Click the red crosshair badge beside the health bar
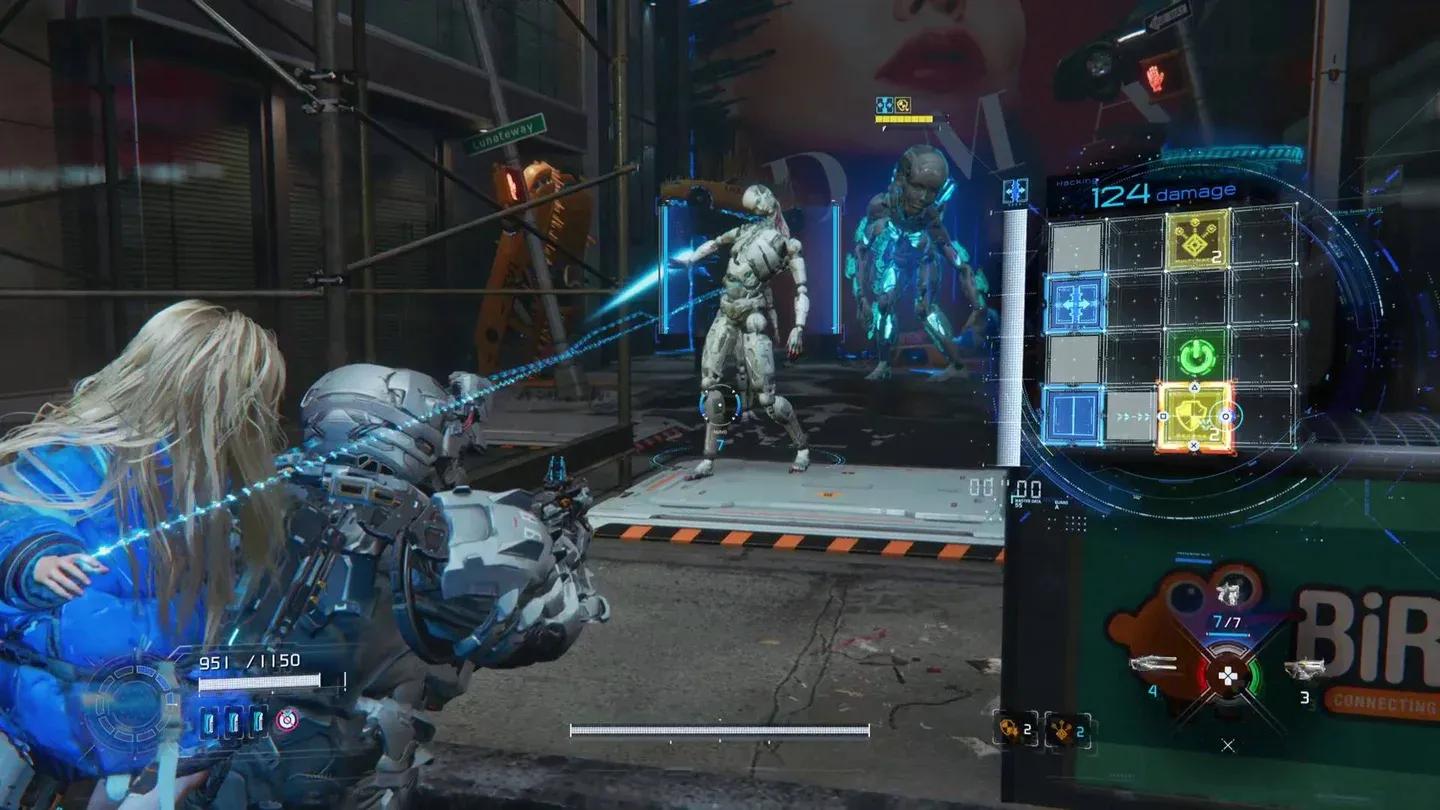Screen dimensions: 1440x810 click(x=287, y=721)
